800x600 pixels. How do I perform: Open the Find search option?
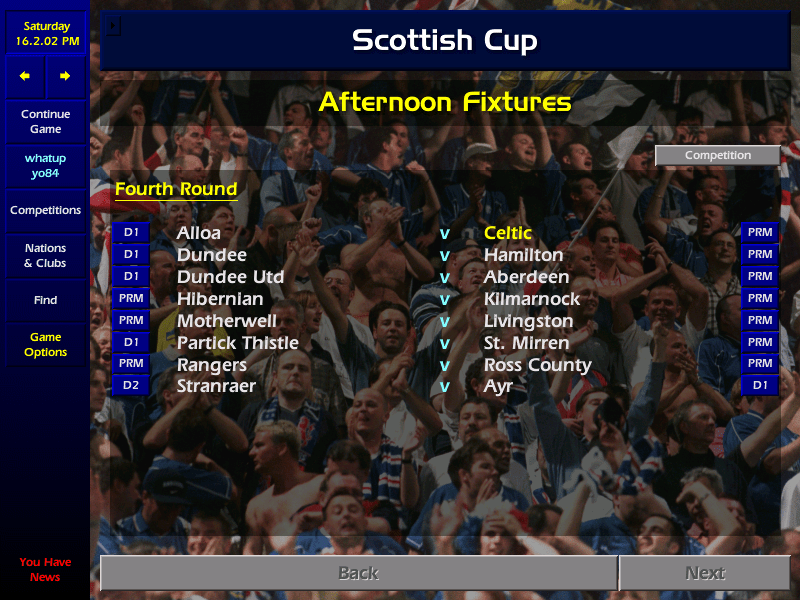[45, 300]
